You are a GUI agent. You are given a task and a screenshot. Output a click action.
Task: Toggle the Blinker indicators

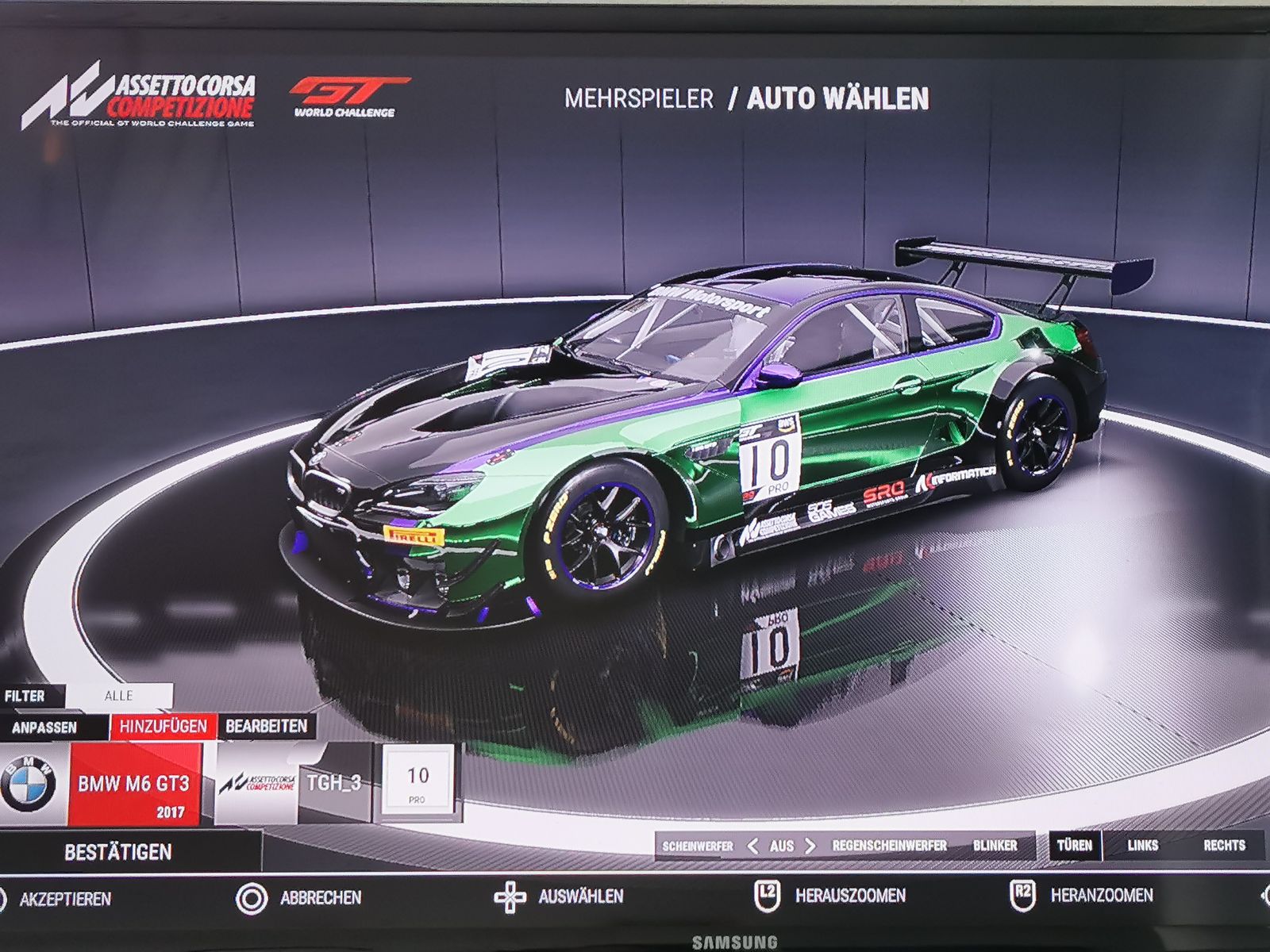[995, 846]
